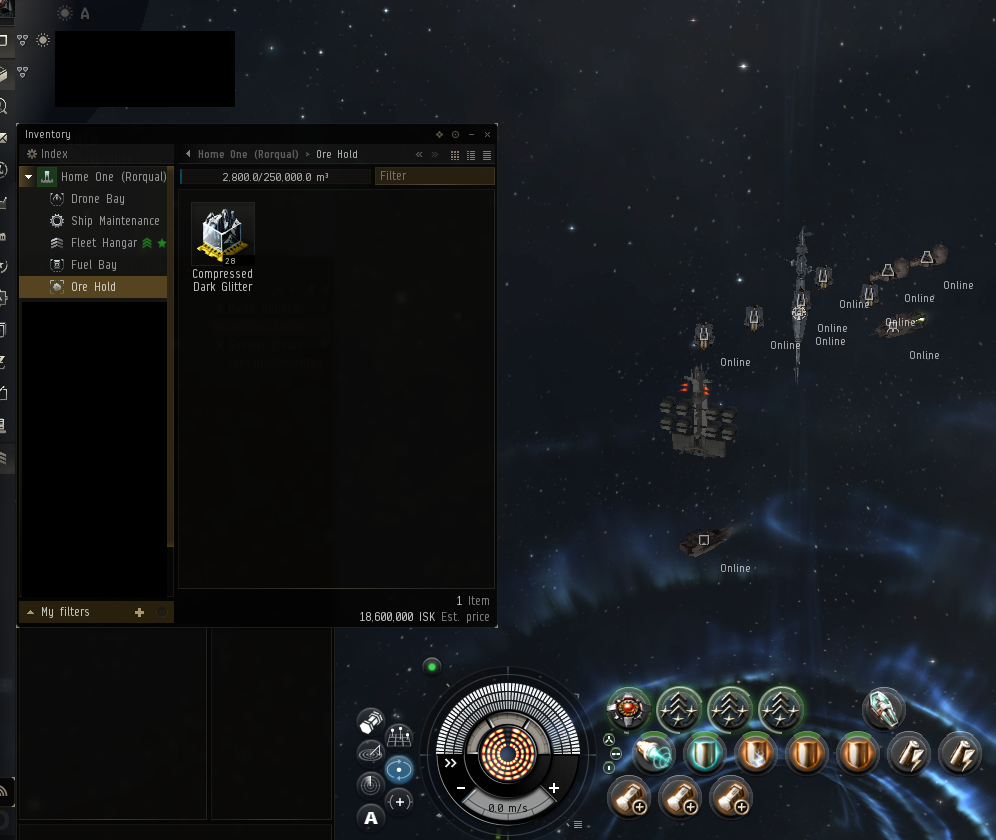
Task: Switch inventory to icon grid view
Action: coord(455,155)
